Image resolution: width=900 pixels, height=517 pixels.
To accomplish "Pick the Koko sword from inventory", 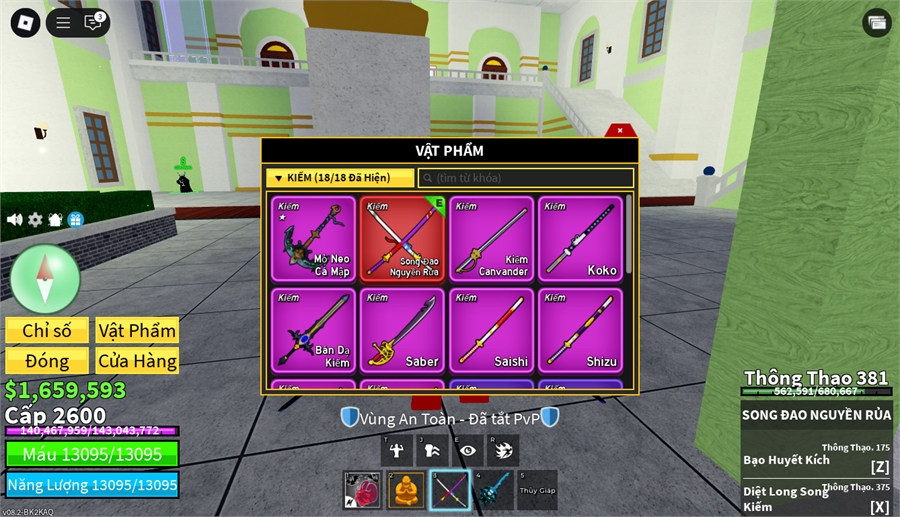I will coord(580,239).
